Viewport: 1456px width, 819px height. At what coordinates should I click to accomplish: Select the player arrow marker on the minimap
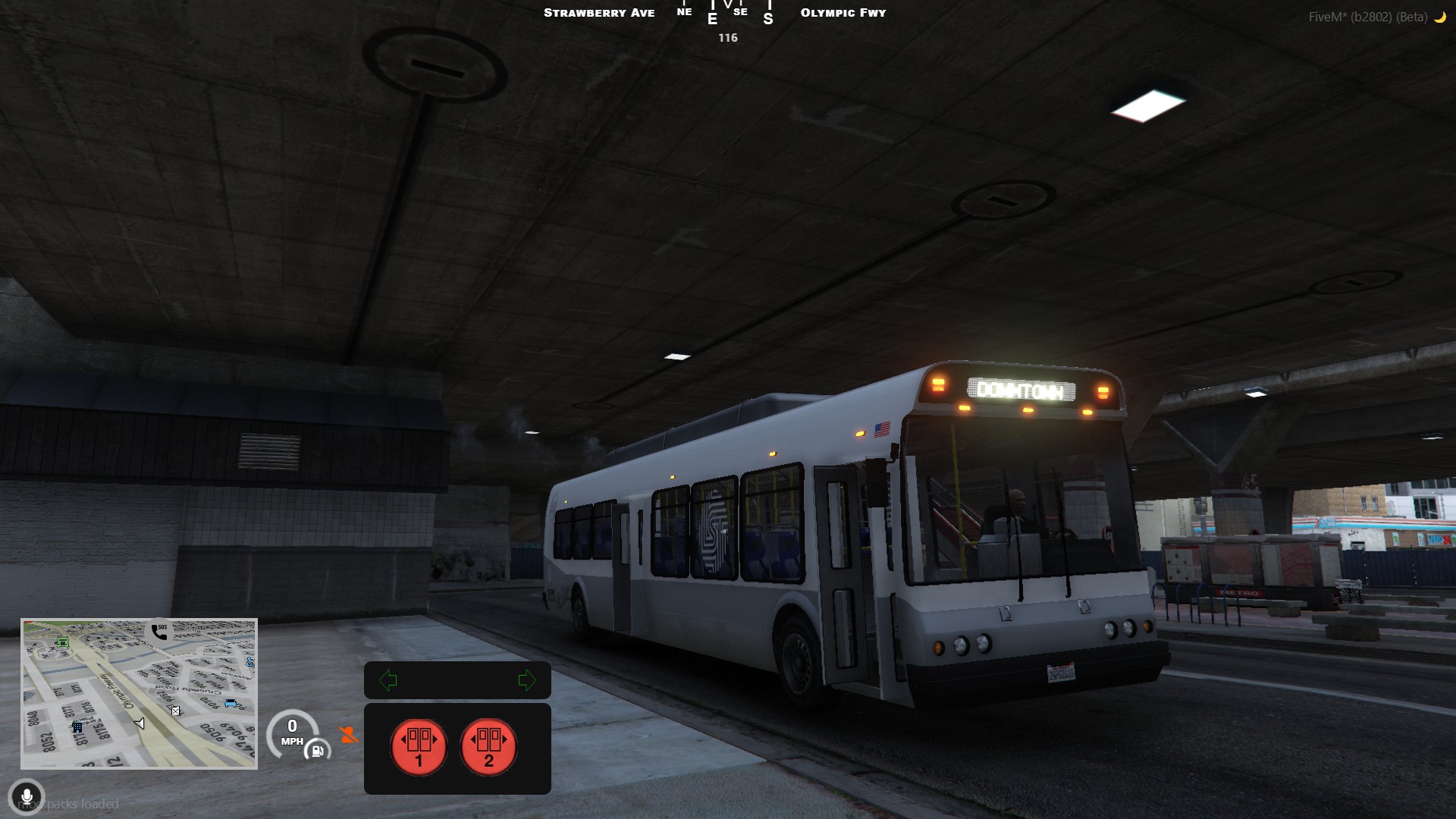point(140,723)
